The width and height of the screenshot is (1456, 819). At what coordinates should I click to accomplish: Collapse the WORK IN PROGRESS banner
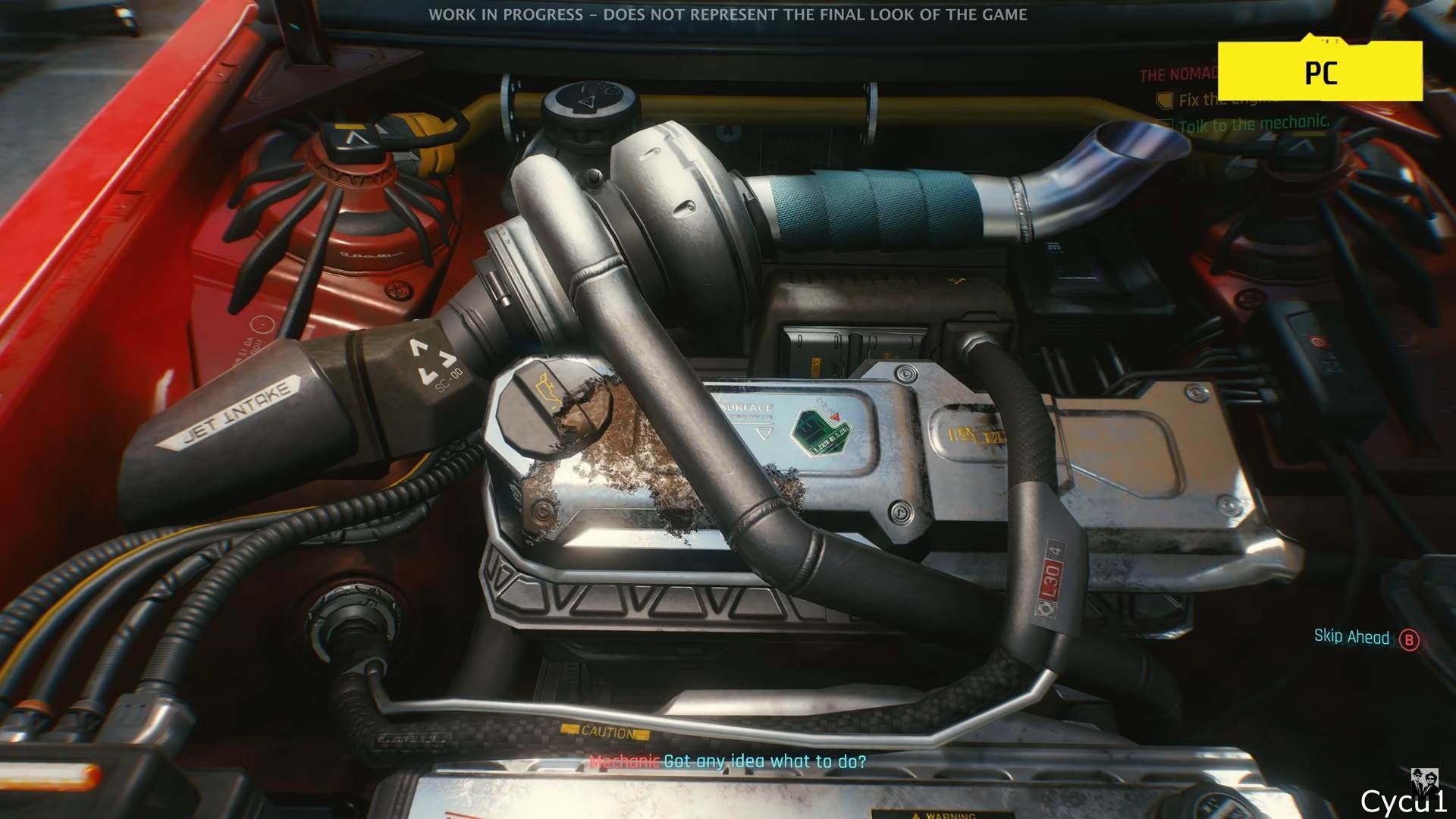click(730, 13)
